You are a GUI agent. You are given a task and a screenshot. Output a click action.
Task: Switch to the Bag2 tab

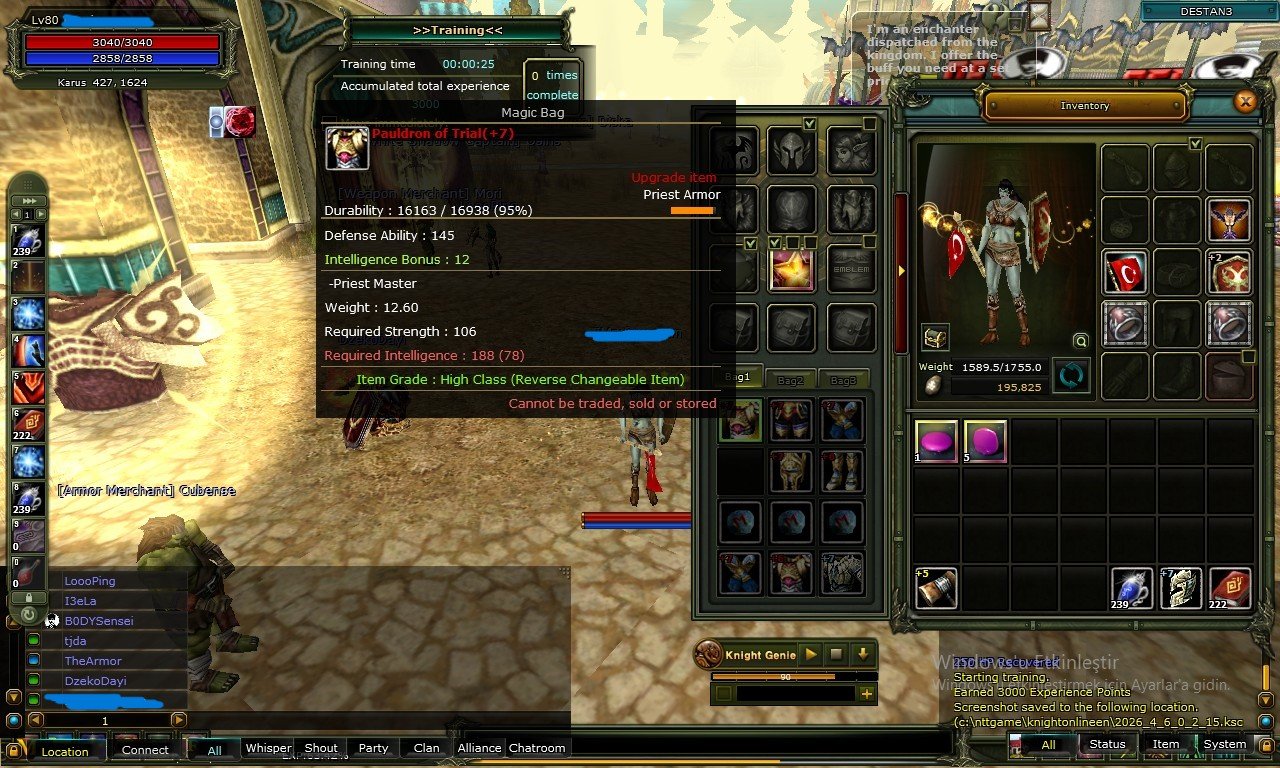point(790,378)
